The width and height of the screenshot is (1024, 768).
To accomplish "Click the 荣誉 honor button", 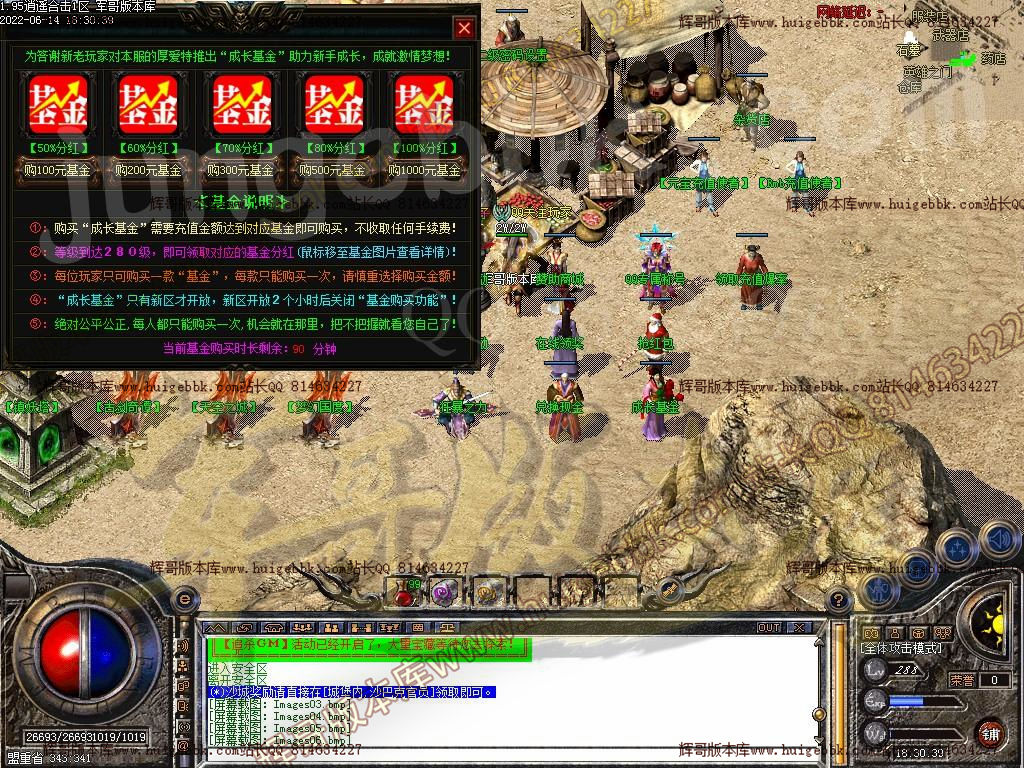I will (x=962, y=680).
